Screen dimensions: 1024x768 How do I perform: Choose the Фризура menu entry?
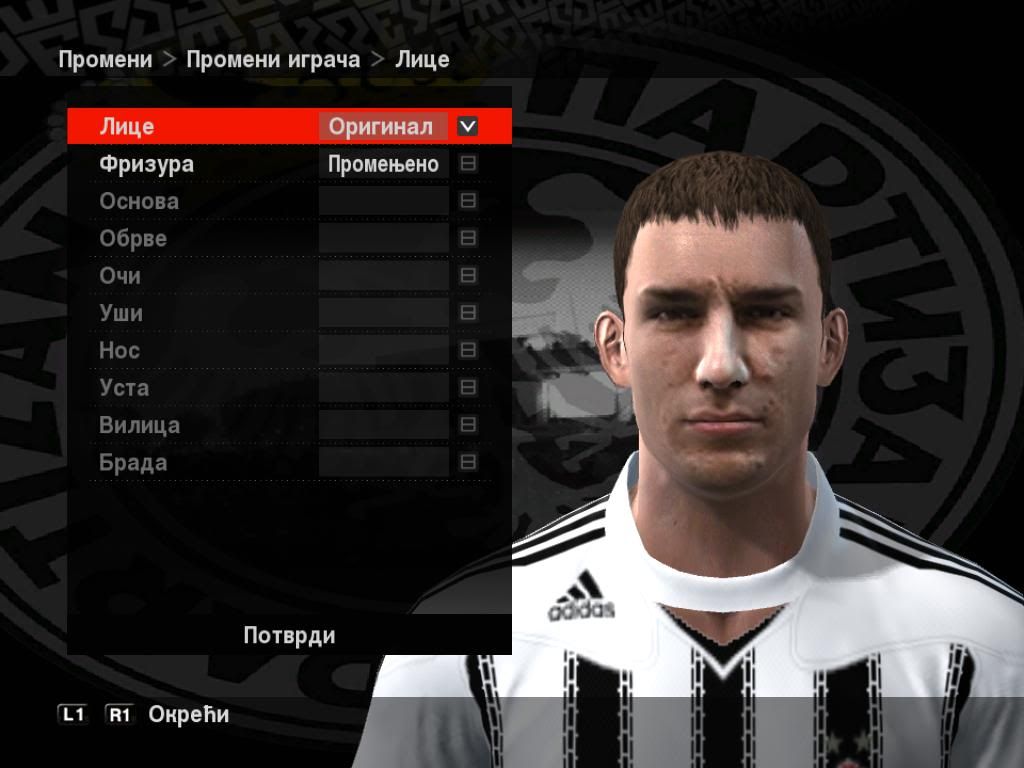tap(146, 164)
